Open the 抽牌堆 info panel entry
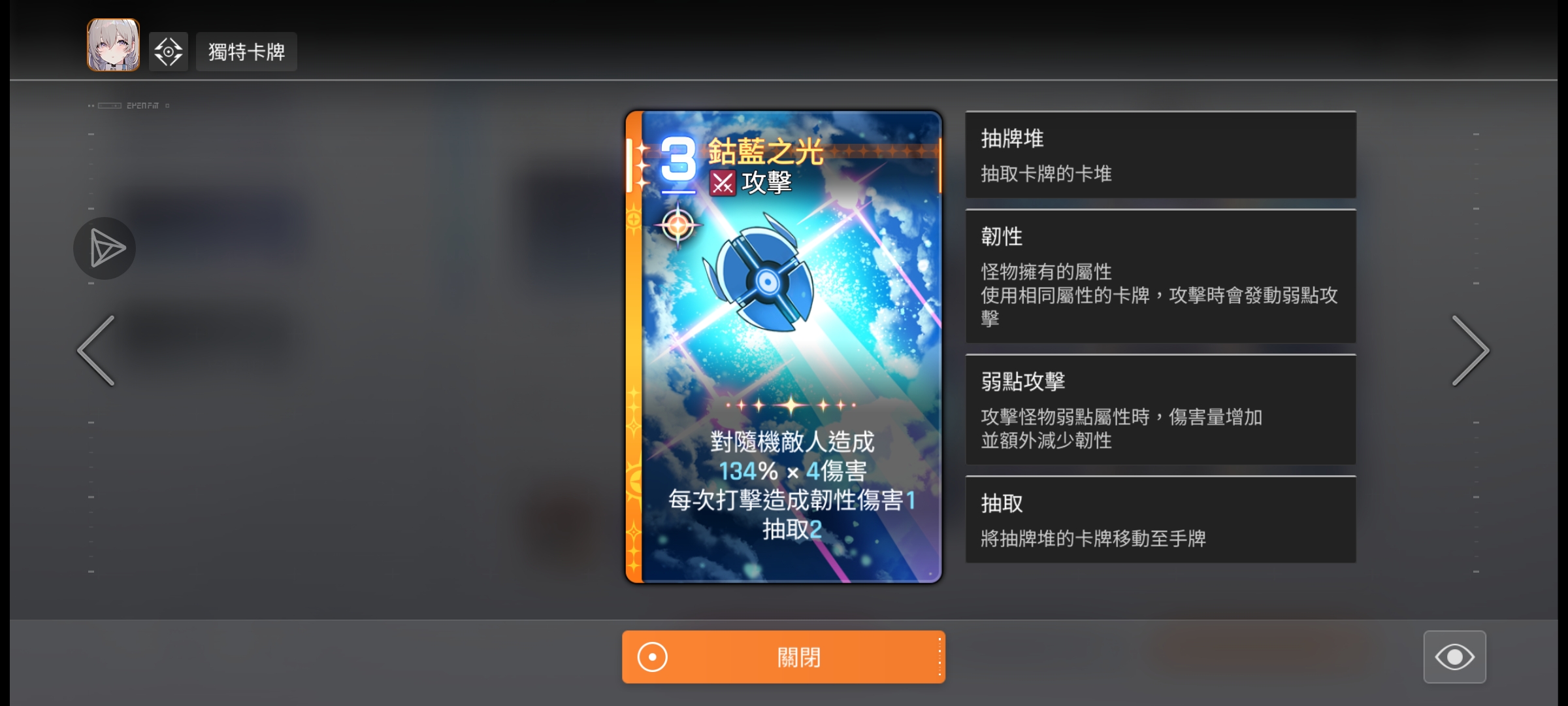The height and width of the screenshot is (706, 1568). click(x=1160, y=154)
